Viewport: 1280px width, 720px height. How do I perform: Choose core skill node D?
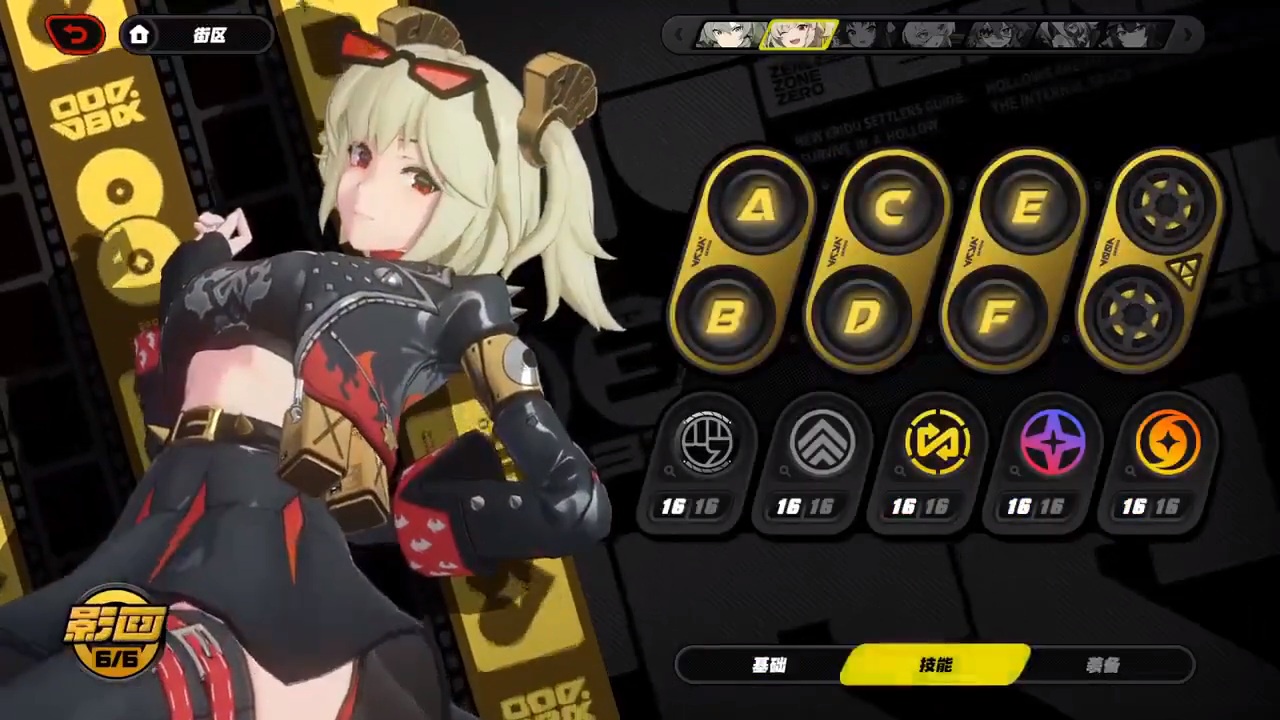click(862, 317)
